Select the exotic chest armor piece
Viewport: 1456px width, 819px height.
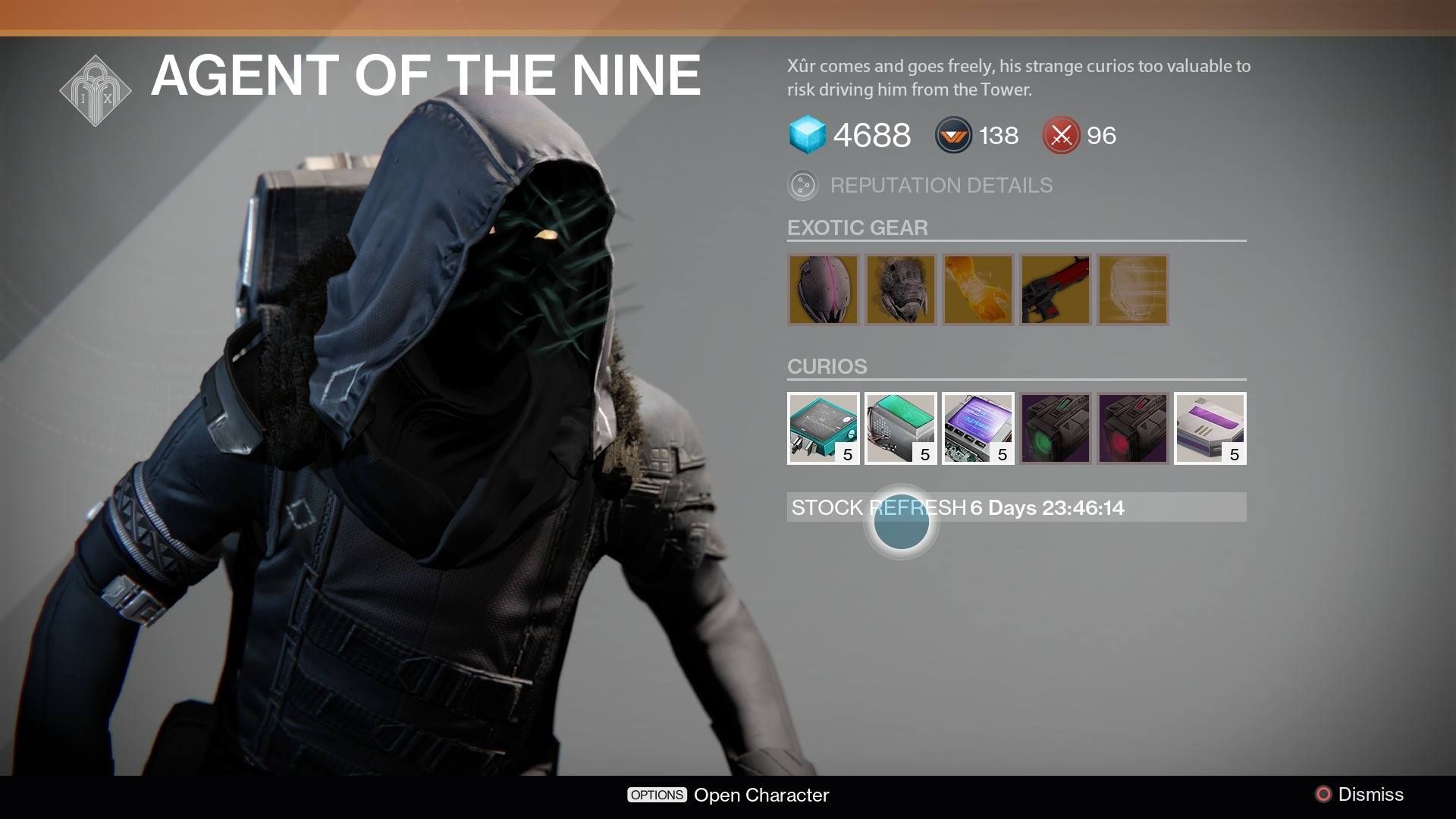coord(901,290)
